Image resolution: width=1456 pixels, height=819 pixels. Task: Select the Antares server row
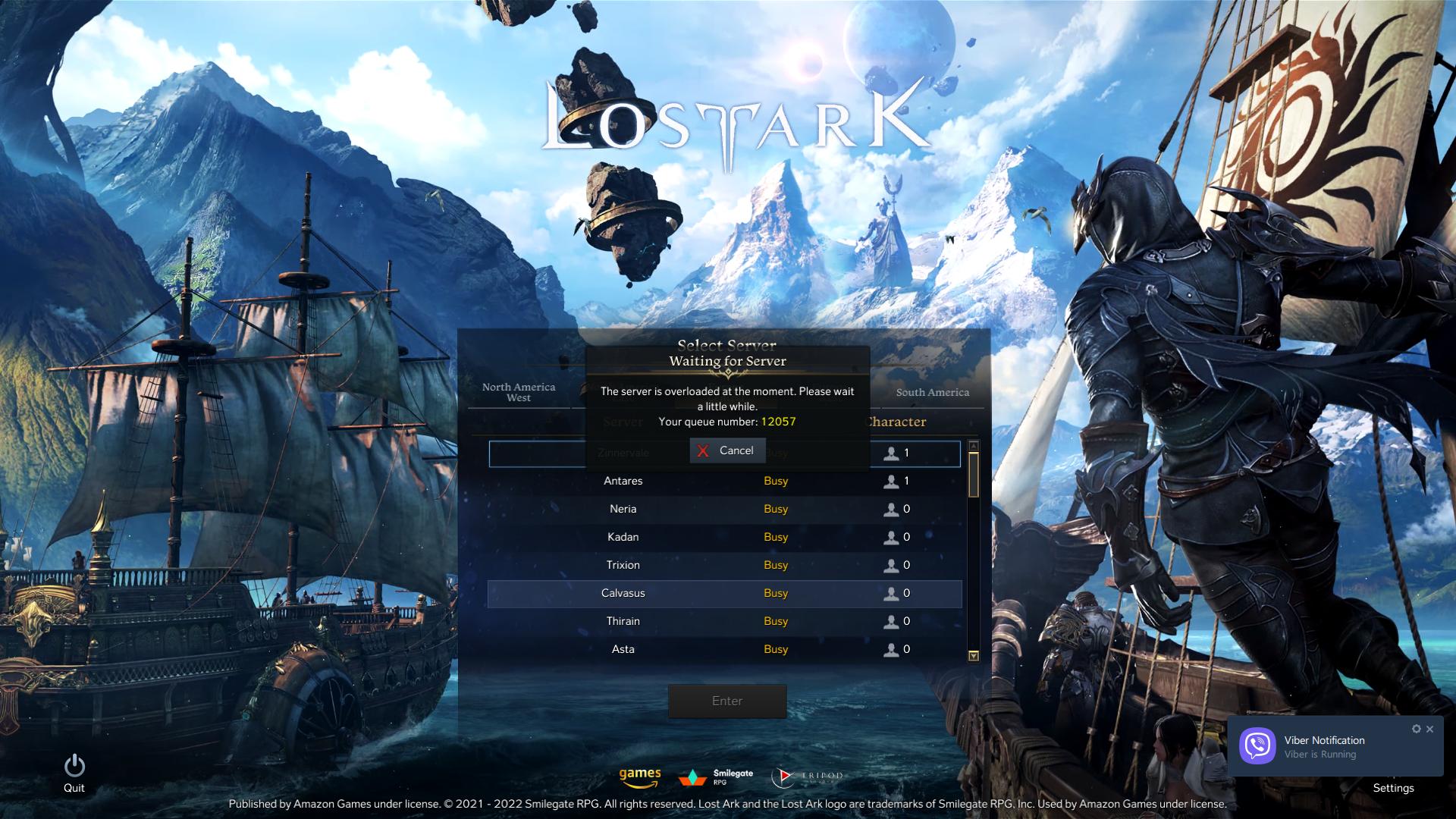[623, 481]
